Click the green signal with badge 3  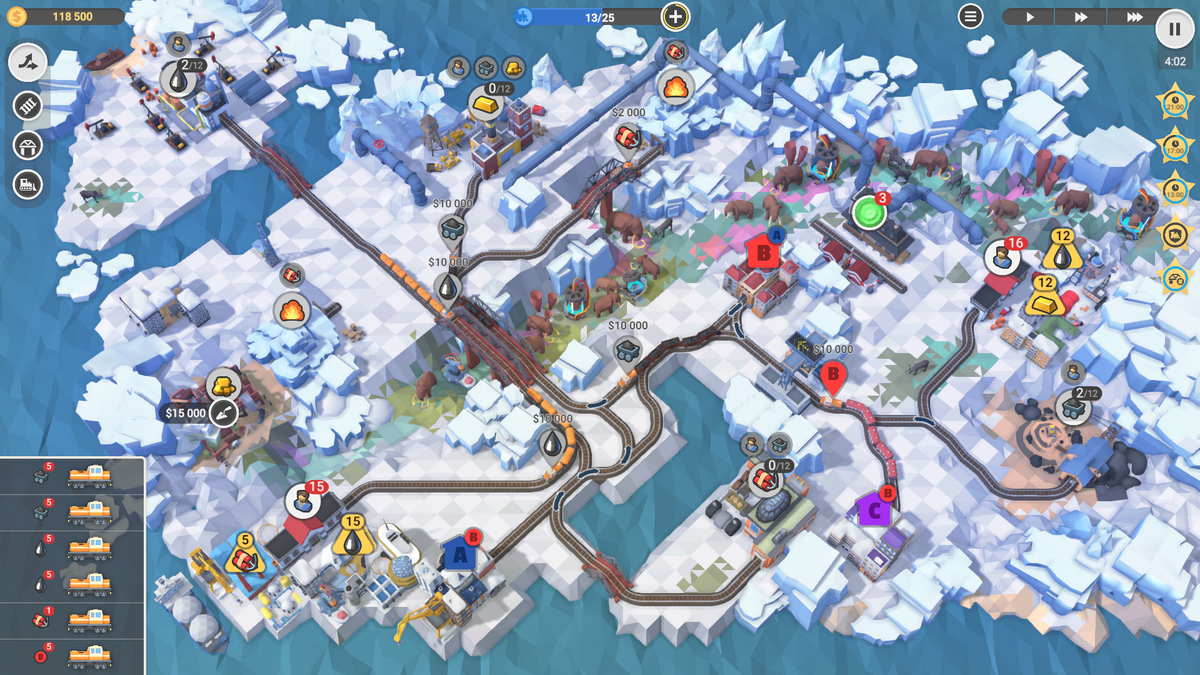pos(868,212)
